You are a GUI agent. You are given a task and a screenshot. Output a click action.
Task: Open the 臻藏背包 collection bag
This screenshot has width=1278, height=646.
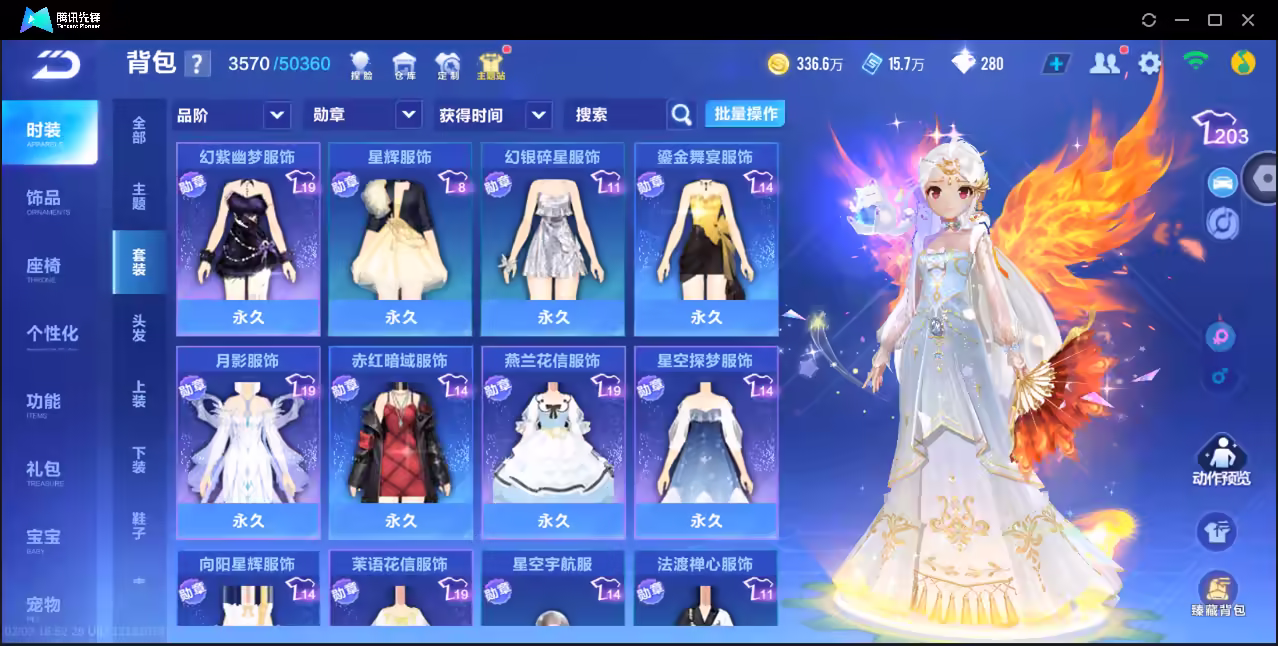click(x=1218, y=596)
